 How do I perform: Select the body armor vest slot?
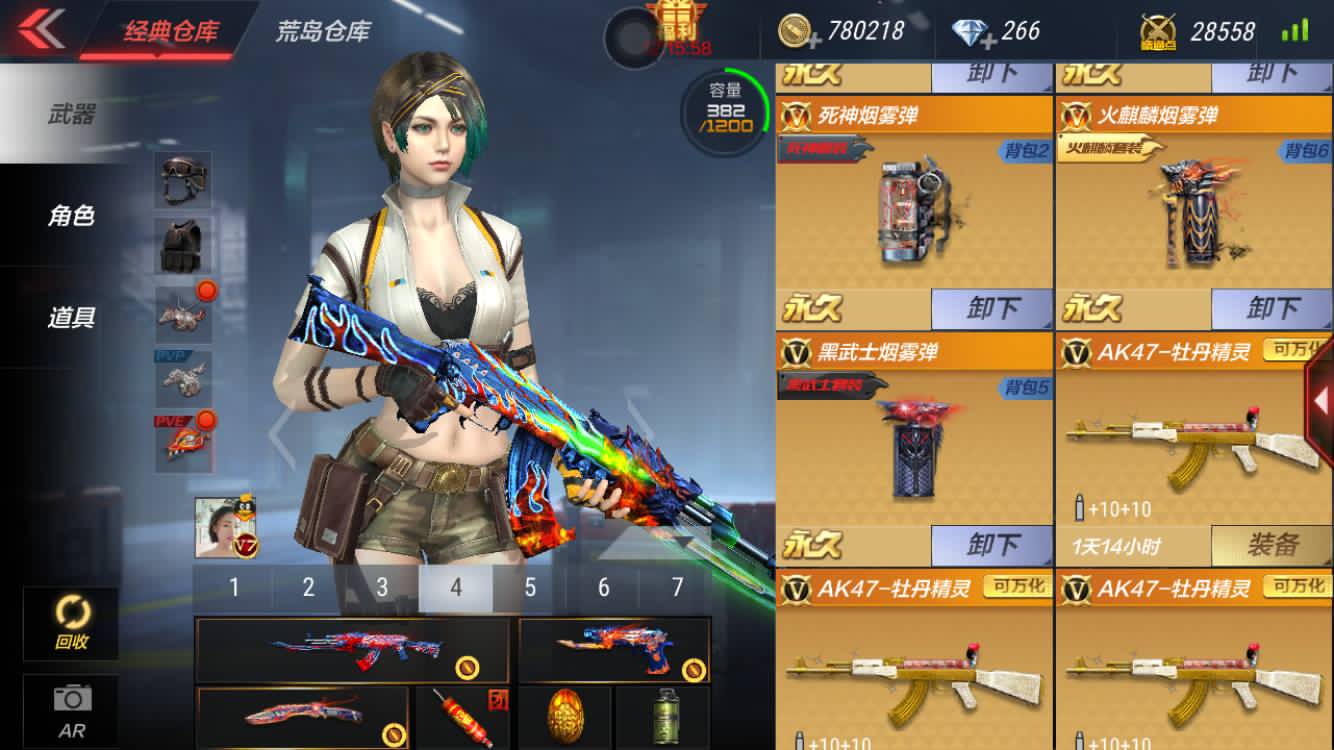[183, 246]
